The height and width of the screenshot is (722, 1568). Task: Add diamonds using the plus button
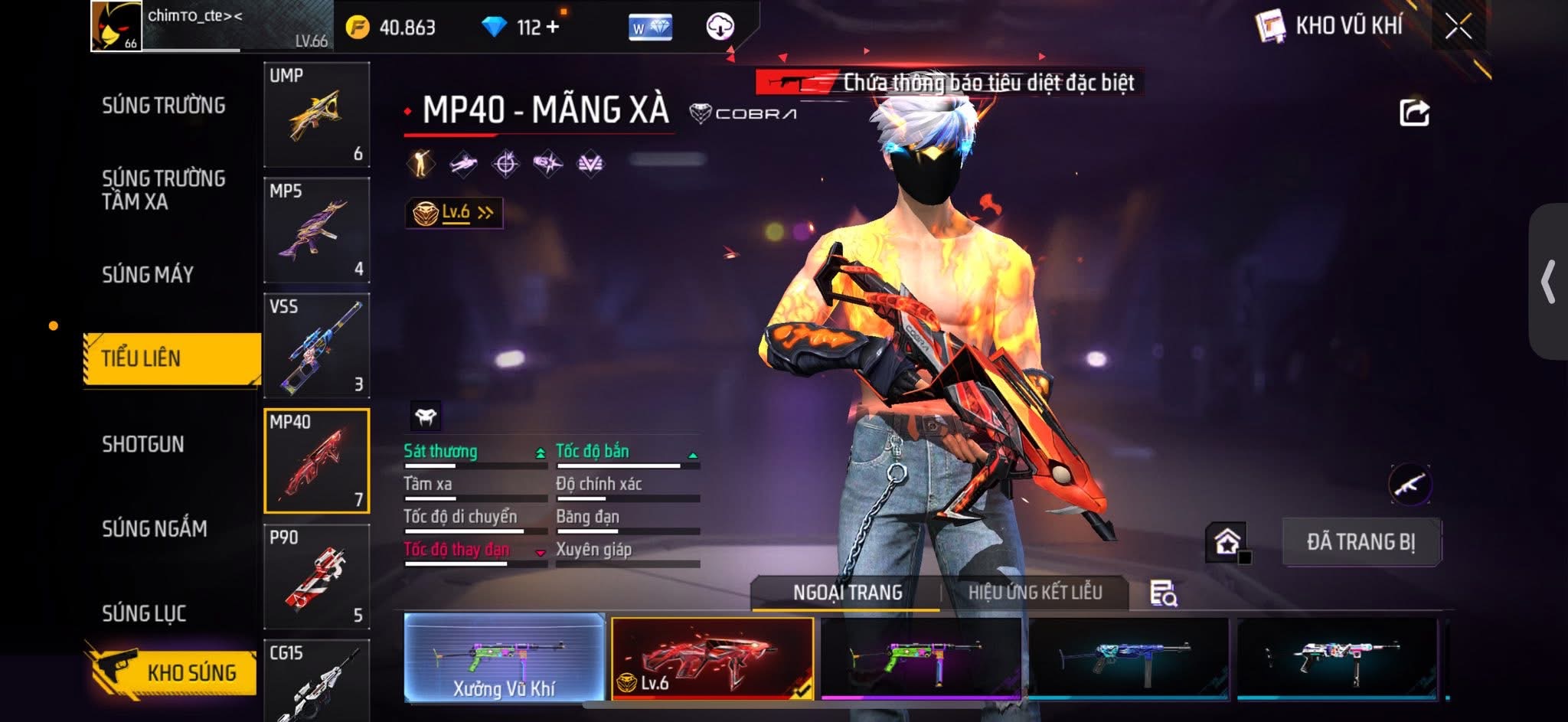[552, 27]
